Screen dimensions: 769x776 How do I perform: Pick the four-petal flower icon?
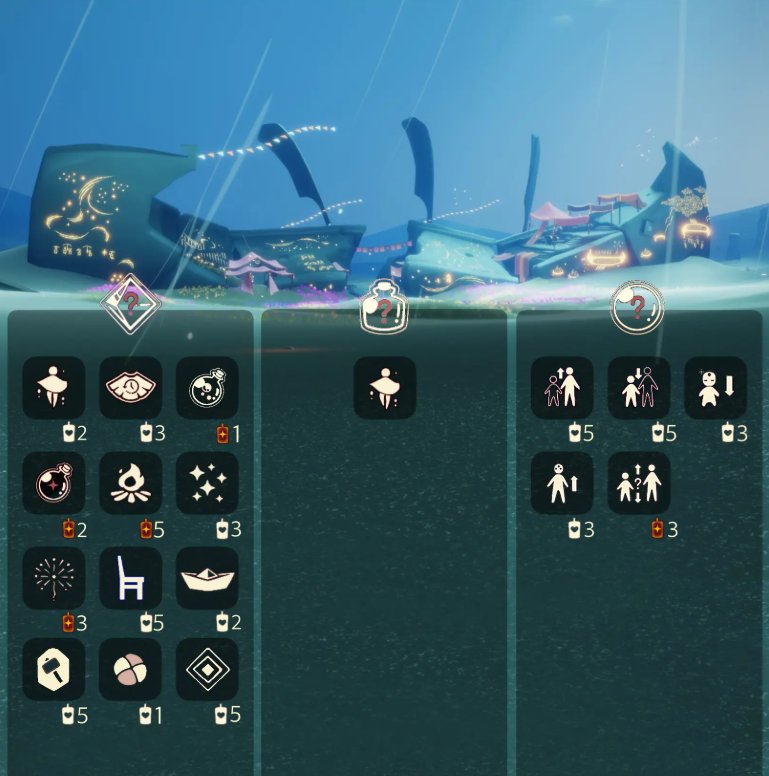coord(131,670)
